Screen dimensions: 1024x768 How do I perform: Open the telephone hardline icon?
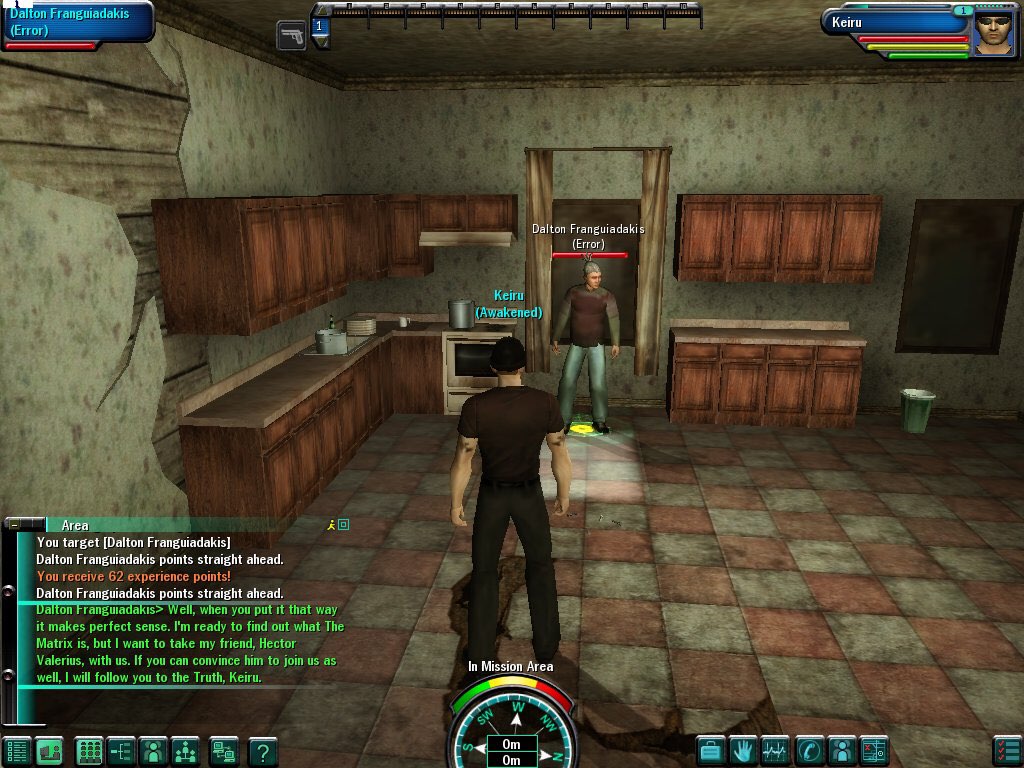click(x=808, y=750)
